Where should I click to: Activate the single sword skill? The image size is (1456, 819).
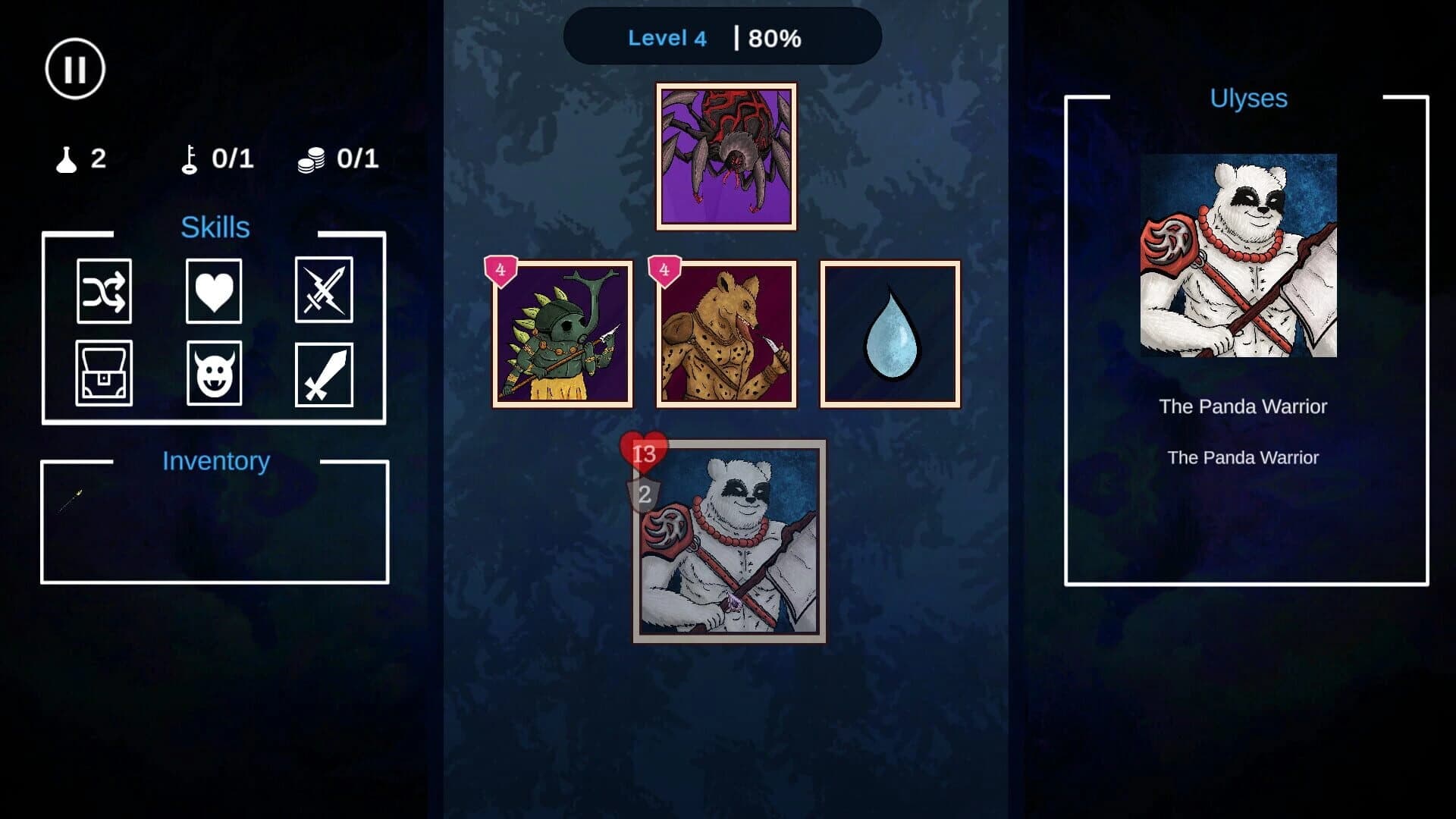pos(324,373)
